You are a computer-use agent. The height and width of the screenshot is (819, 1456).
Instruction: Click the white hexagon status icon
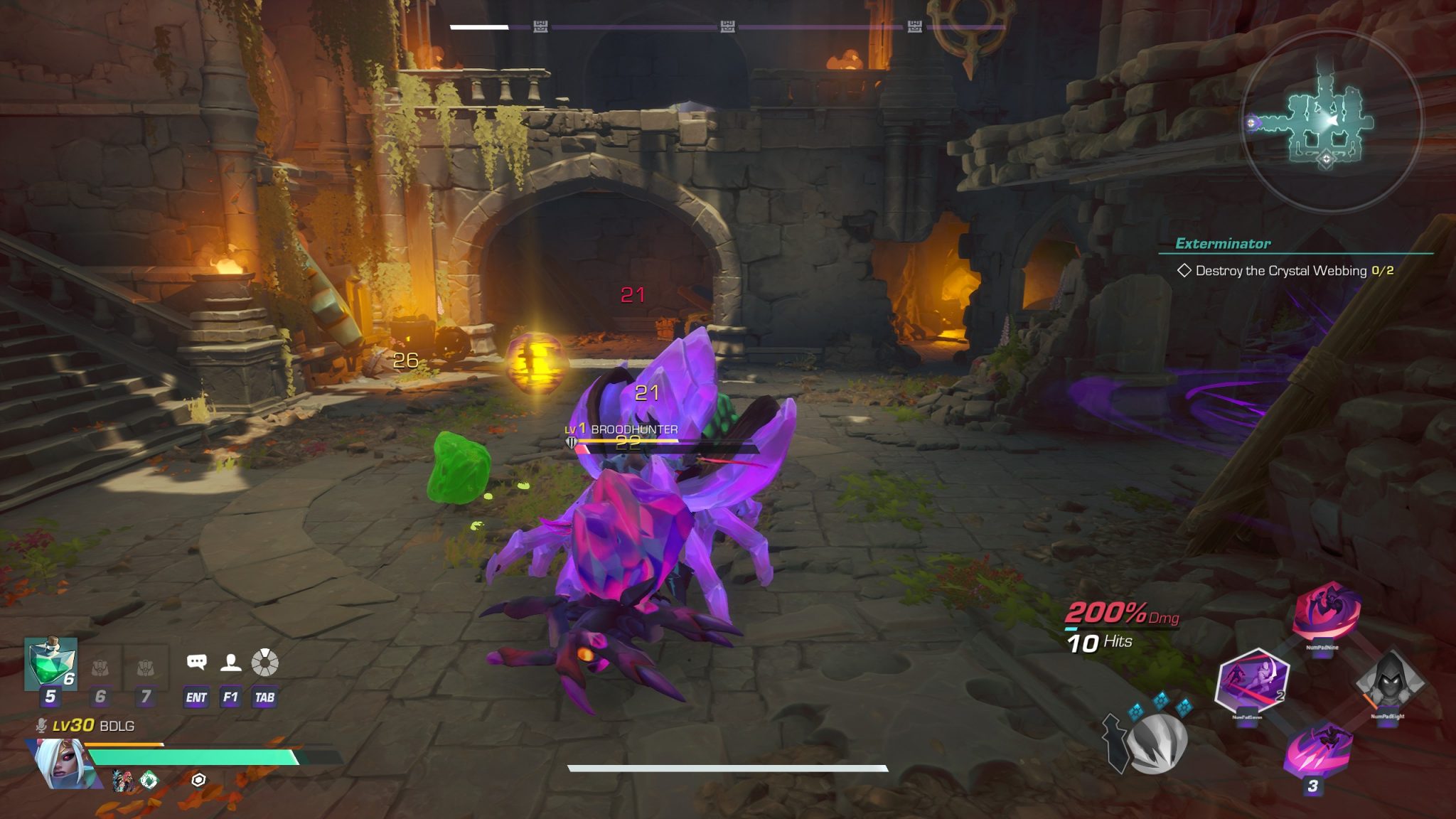click(198, 780)
